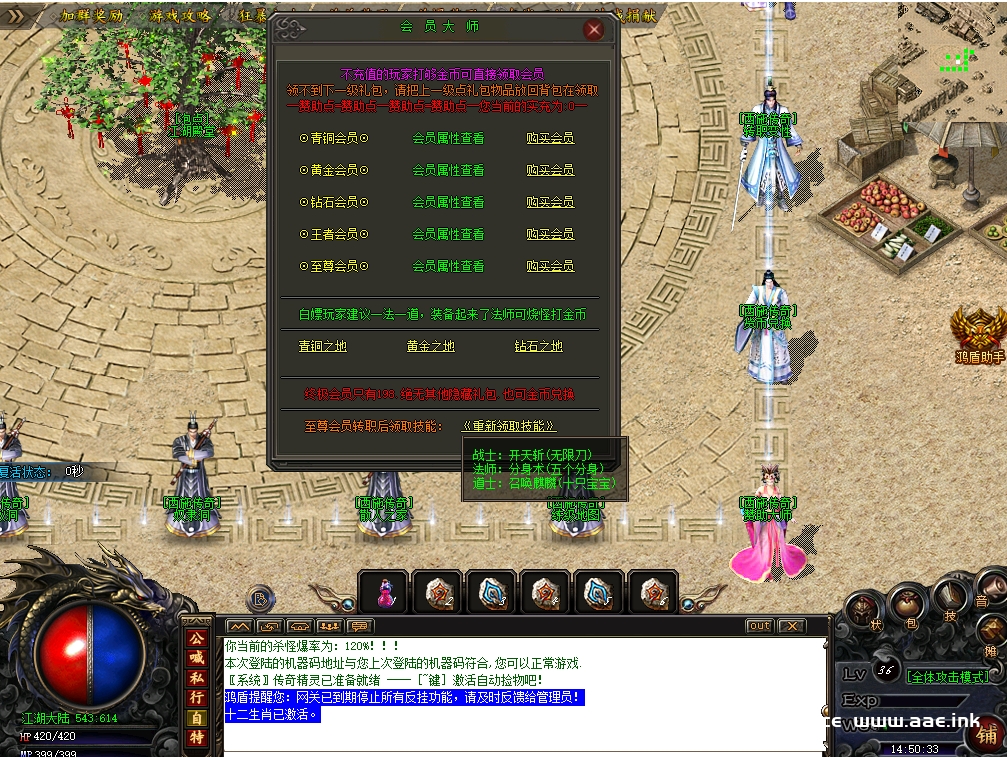Buy the 青铜会员 bronze membership
1007x757 pixels.
pos(550,138)
